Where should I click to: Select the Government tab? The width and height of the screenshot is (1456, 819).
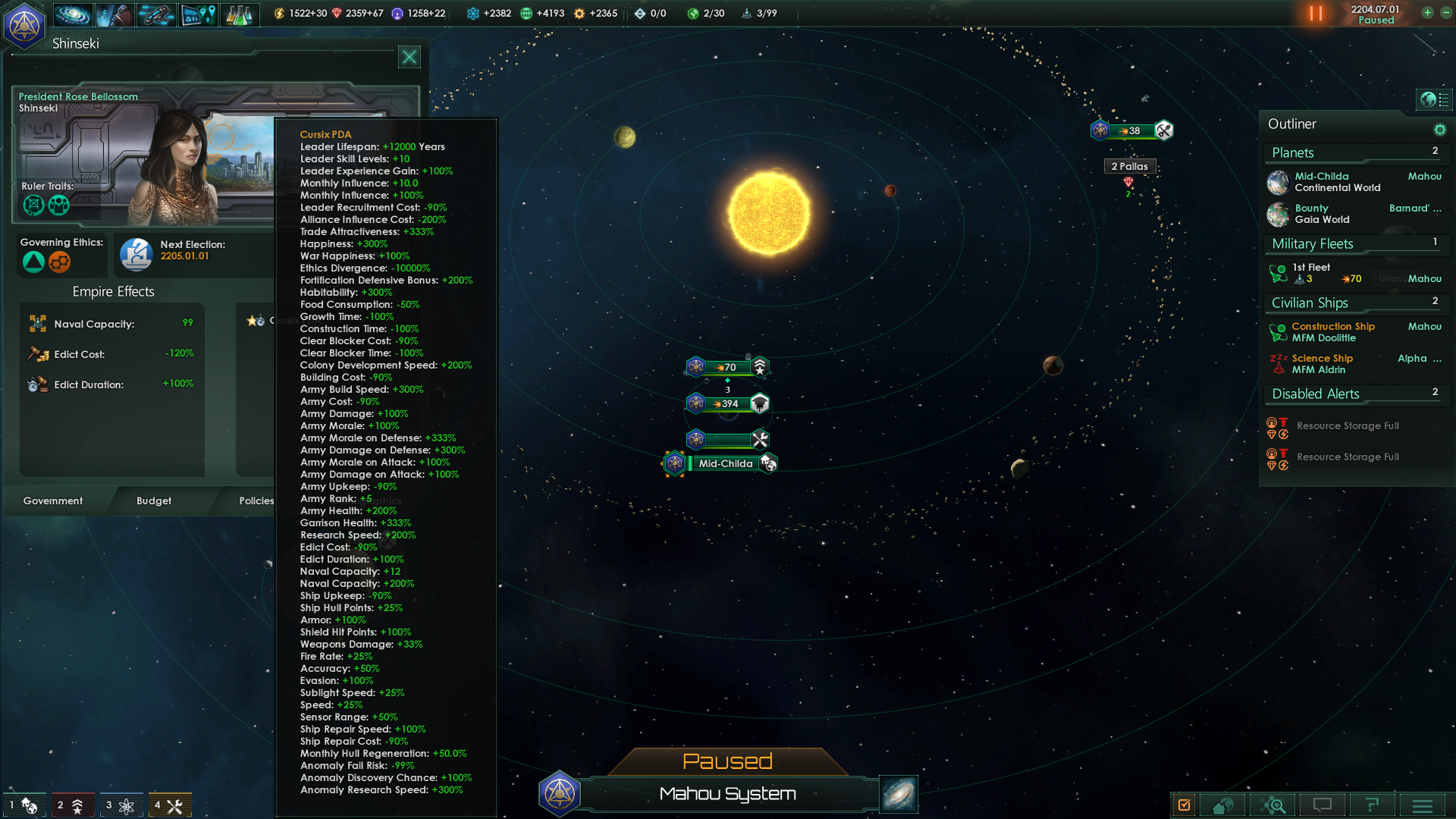(53, 500)
